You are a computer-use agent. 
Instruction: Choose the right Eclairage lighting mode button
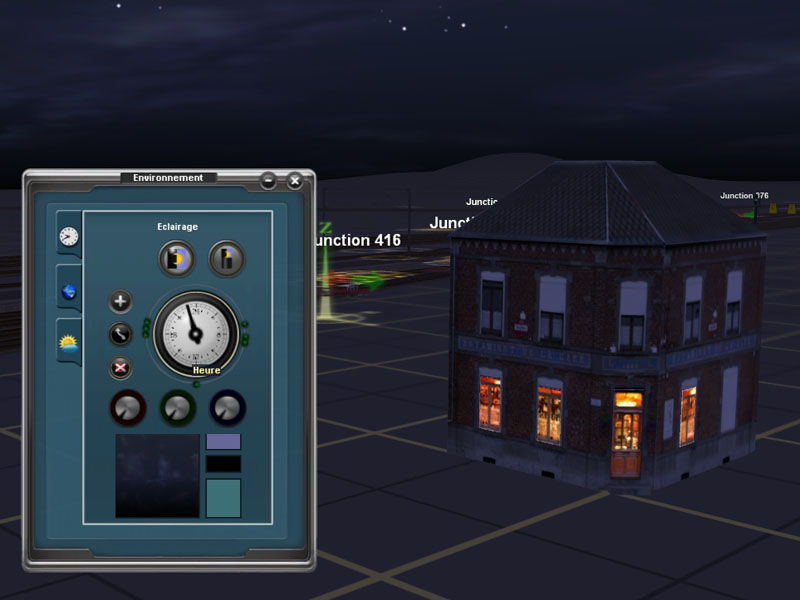[x=227, y=259]
